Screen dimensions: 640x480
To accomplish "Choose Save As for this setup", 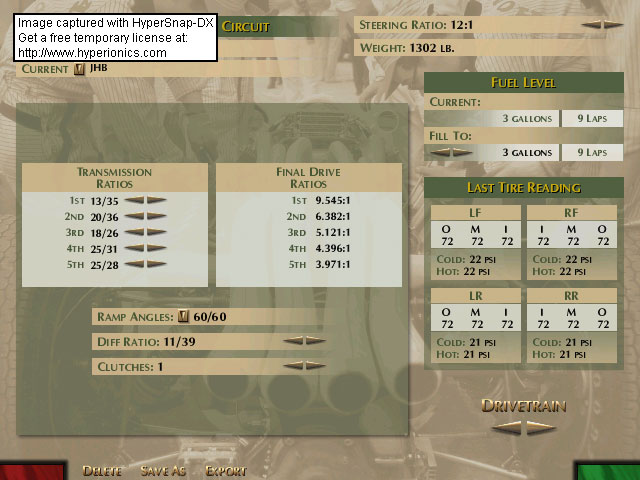I will pyautogui.click(x=162, y=470).
